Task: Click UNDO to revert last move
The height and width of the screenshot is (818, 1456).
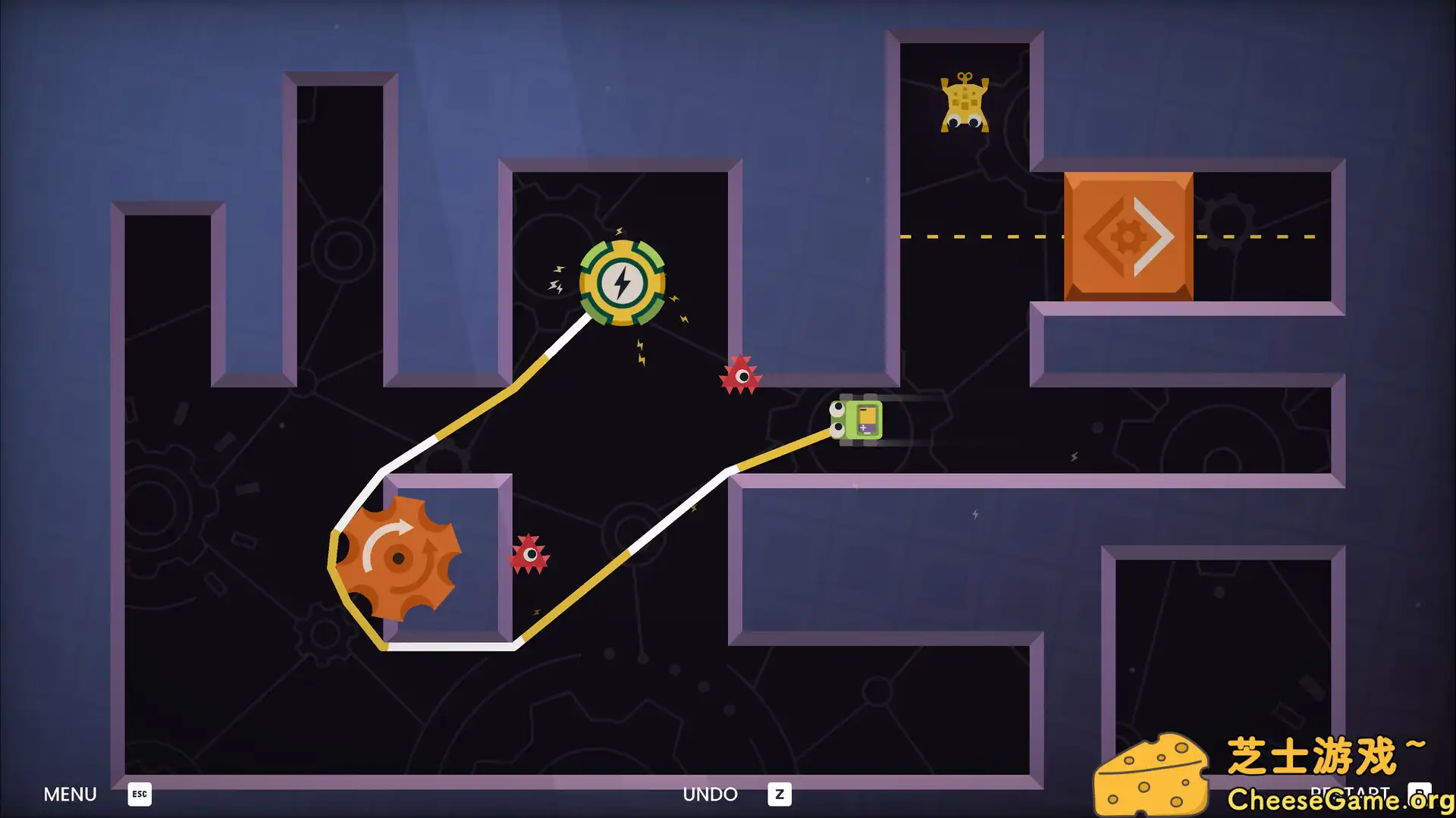Action: (x=711, y=794)
